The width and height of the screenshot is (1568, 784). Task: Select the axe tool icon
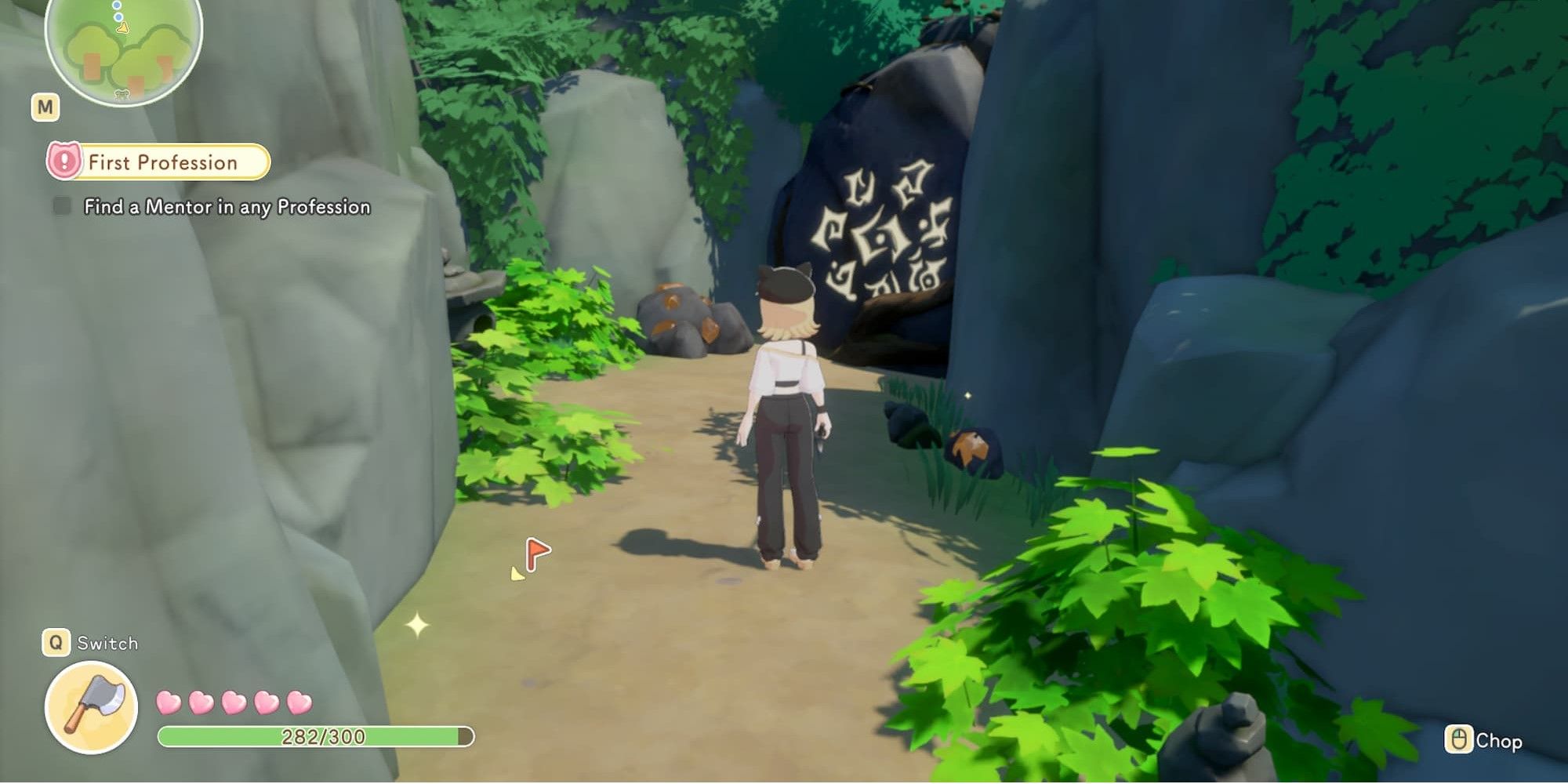pyautogui.click(x=92, y=706)
